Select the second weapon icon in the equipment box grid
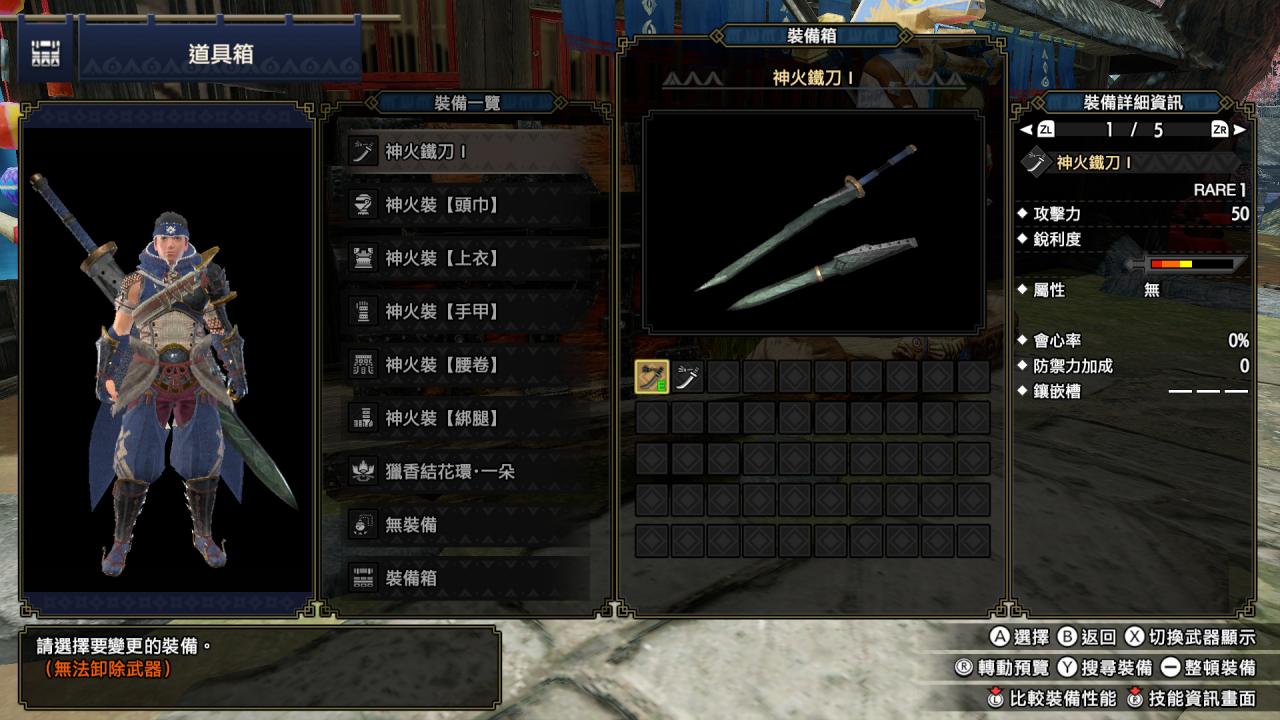Viewport: 1280px width, 720px height. tap(688, 377)
